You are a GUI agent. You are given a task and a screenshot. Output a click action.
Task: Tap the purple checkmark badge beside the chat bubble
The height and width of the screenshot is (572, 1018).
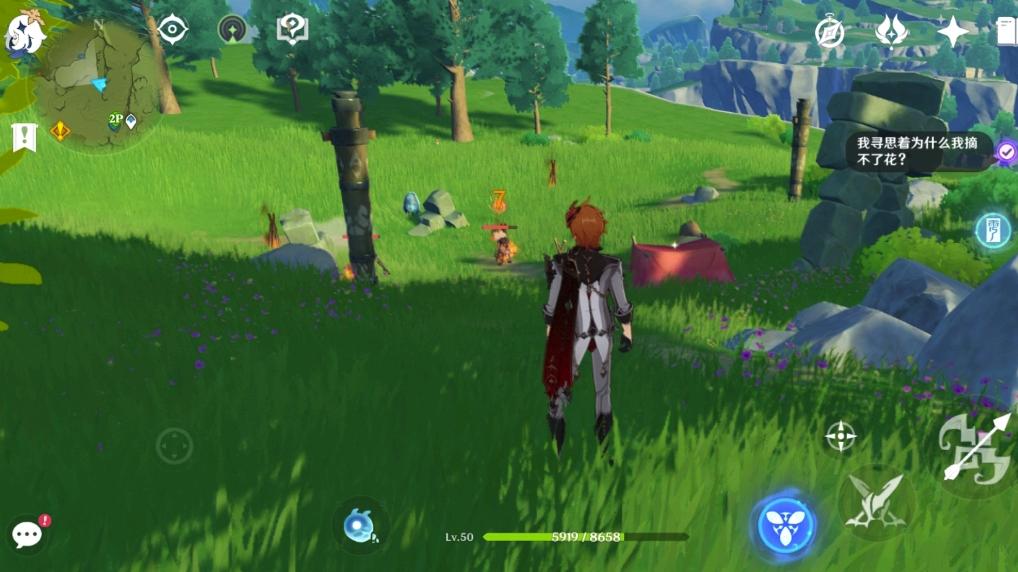1006,152
